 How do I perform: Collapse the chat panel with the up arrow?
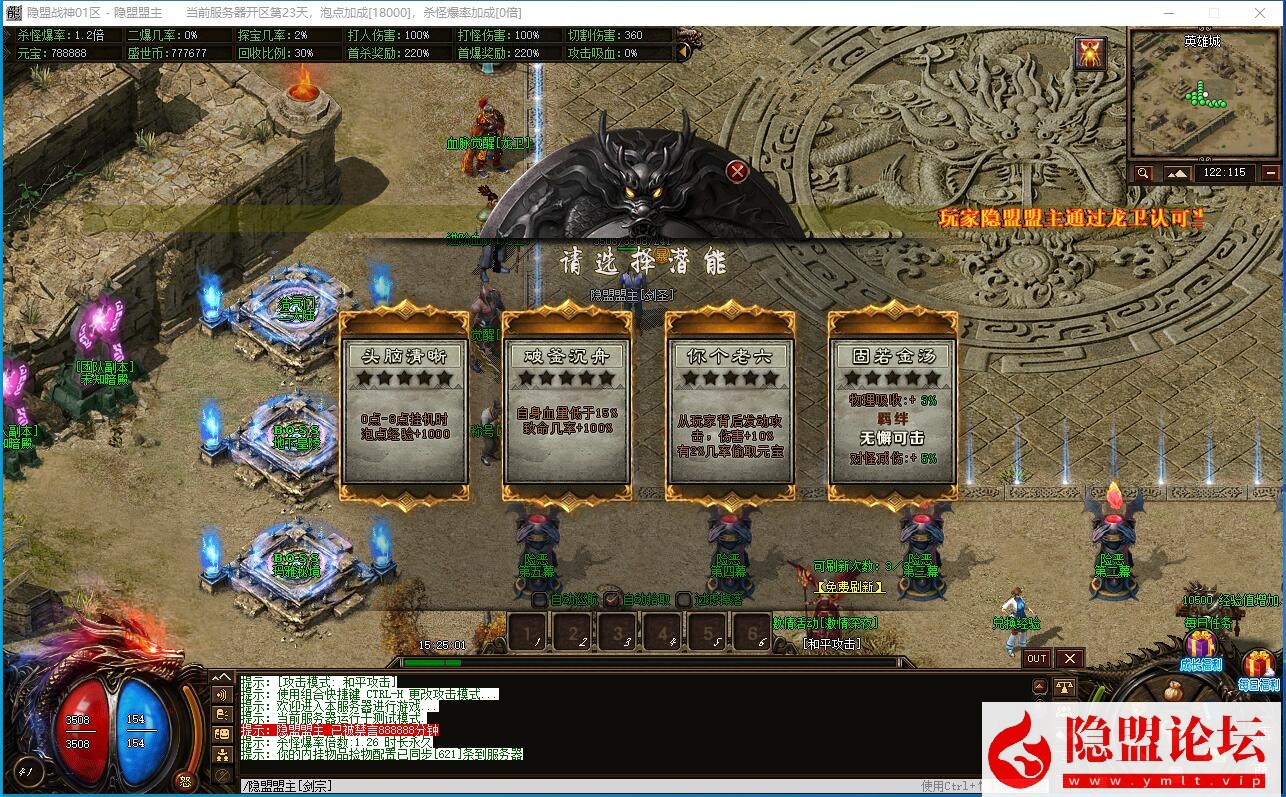point(222,677)
